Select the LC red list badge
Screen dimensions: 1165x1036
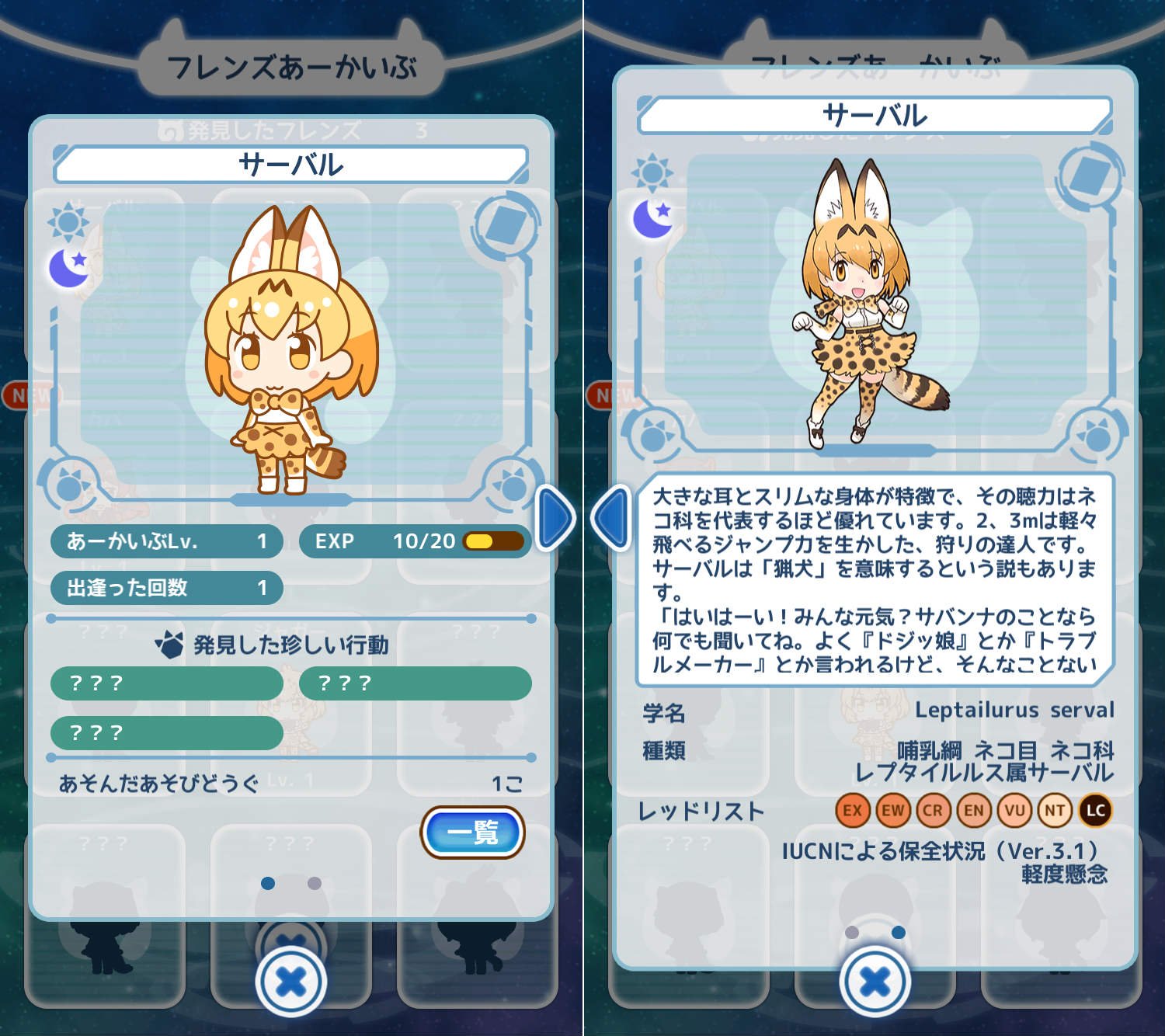point(1097,809)
